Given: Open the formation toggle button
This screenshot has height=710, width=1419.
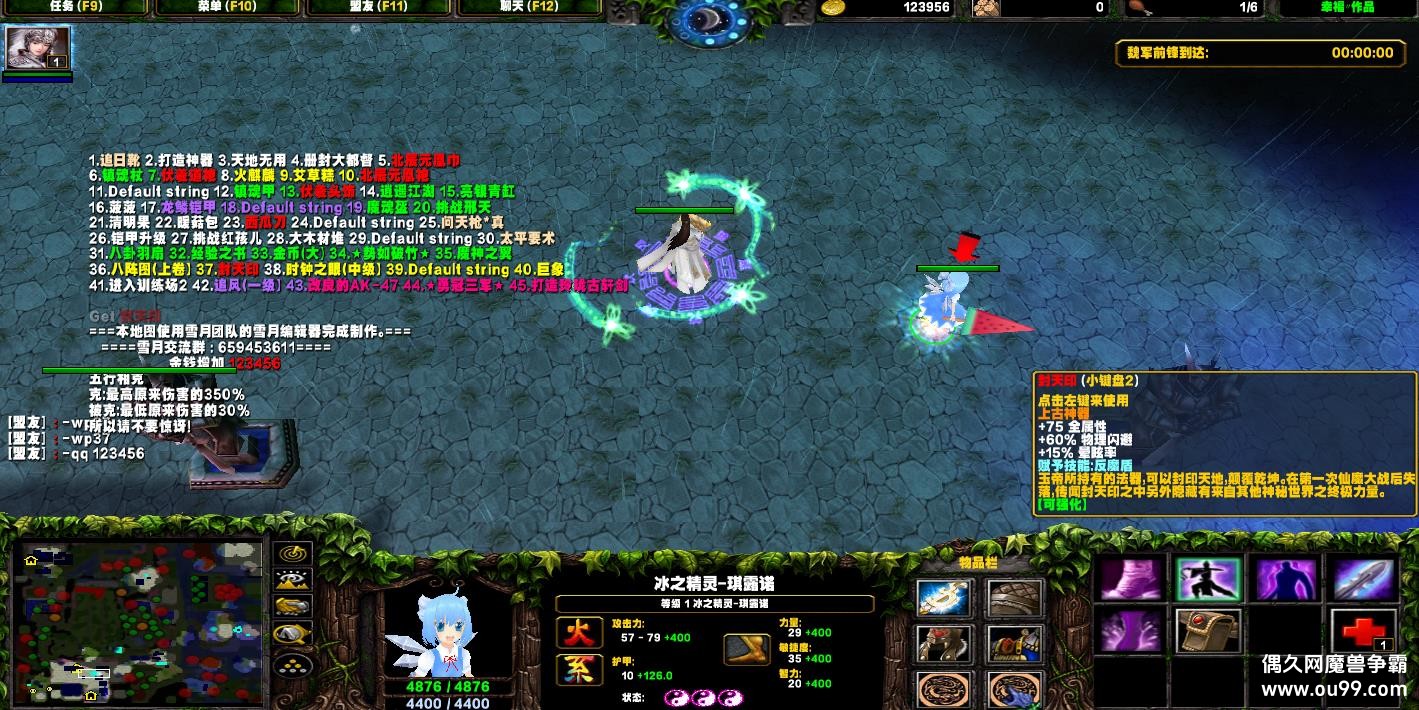Looking at the screenshot, I should (292, 663).
